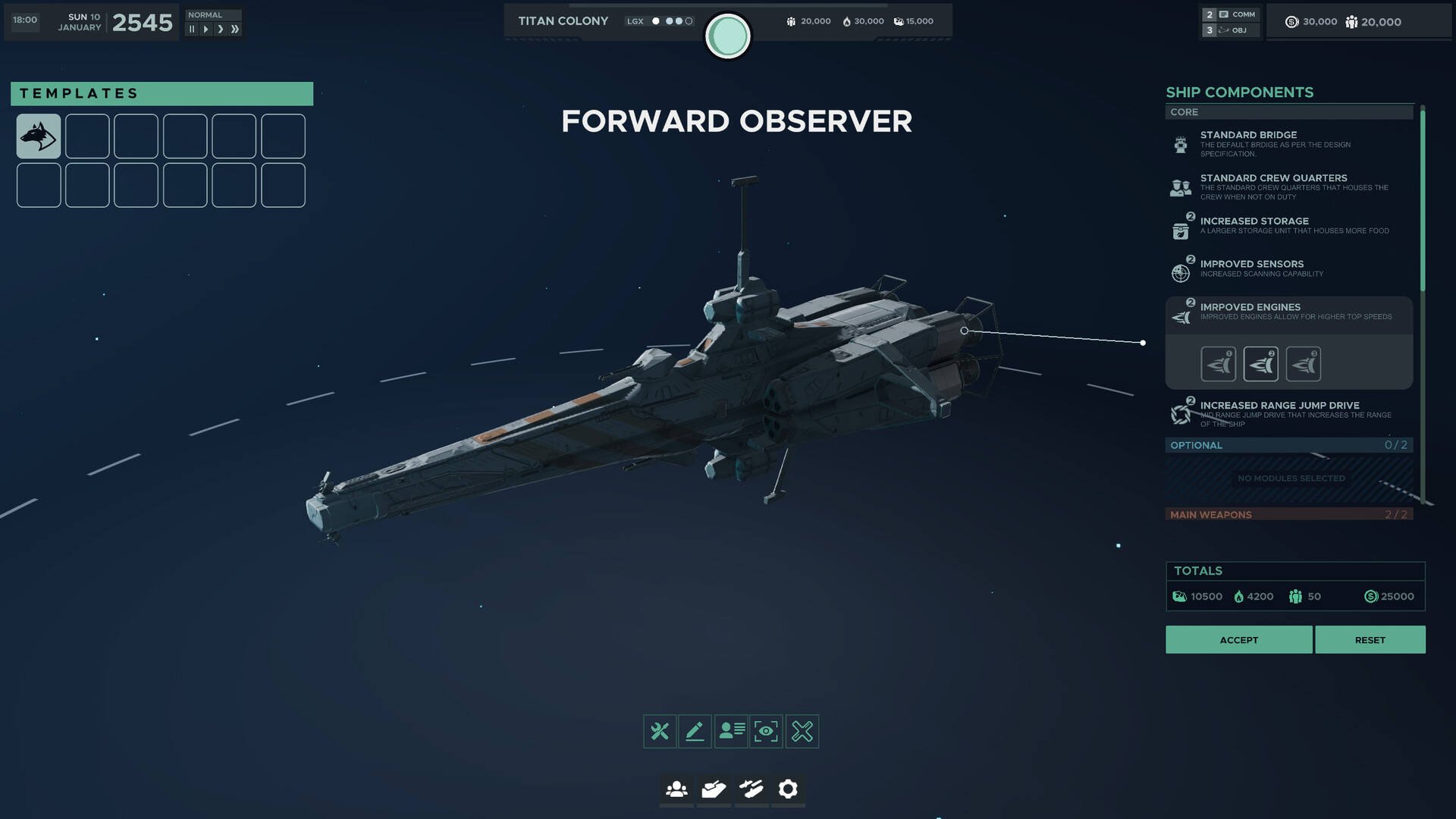Toggle the middle engine tier currently selected
Viewport: 1456px width, 819px height.
[1260, 363]
